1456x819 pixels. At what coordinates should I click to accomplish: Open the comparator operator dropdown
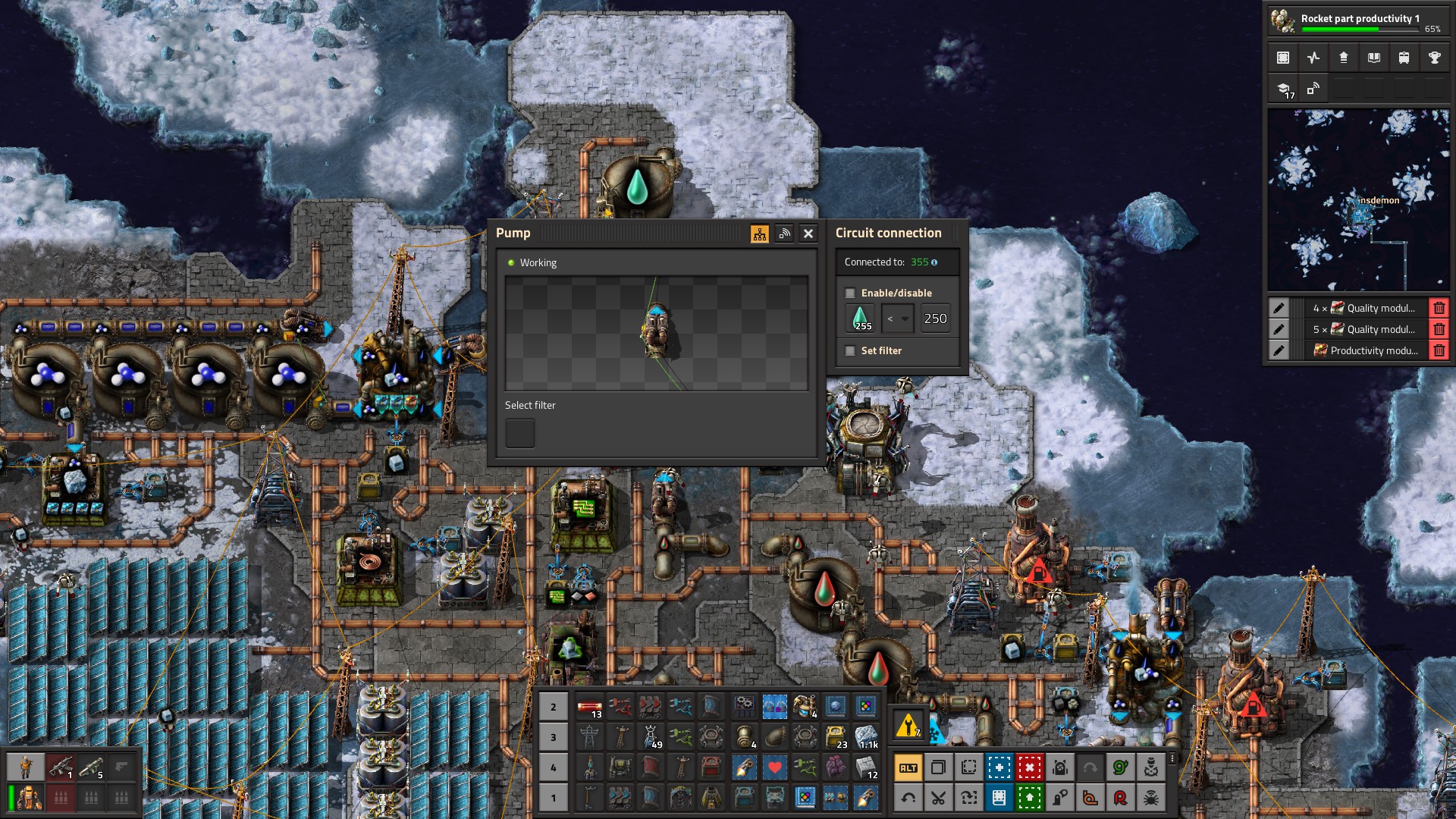pyautogui.click(x=897, y=318)
